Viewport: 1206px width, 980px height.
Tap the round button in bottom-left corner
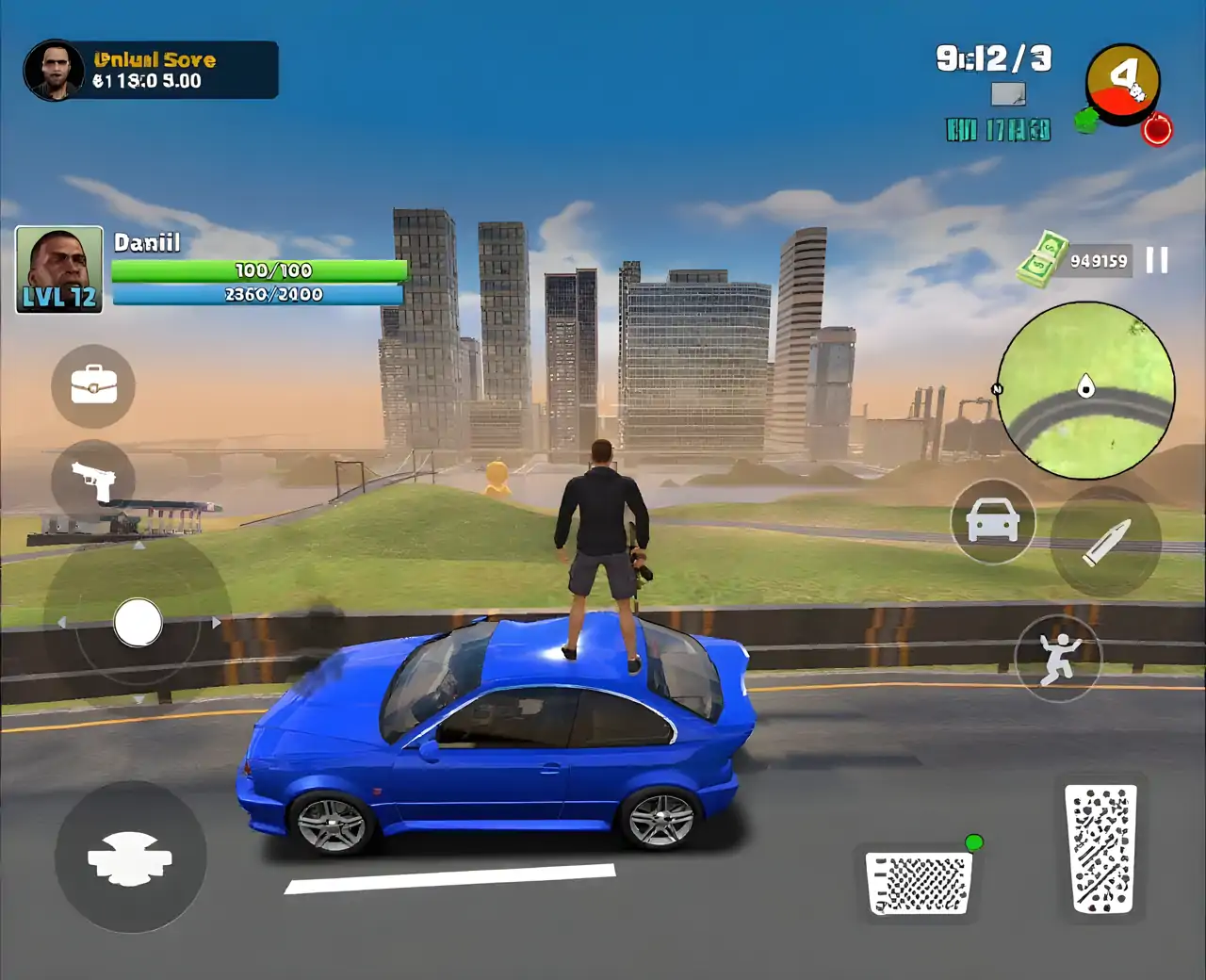pyautogui.click(x=130, y=857)
